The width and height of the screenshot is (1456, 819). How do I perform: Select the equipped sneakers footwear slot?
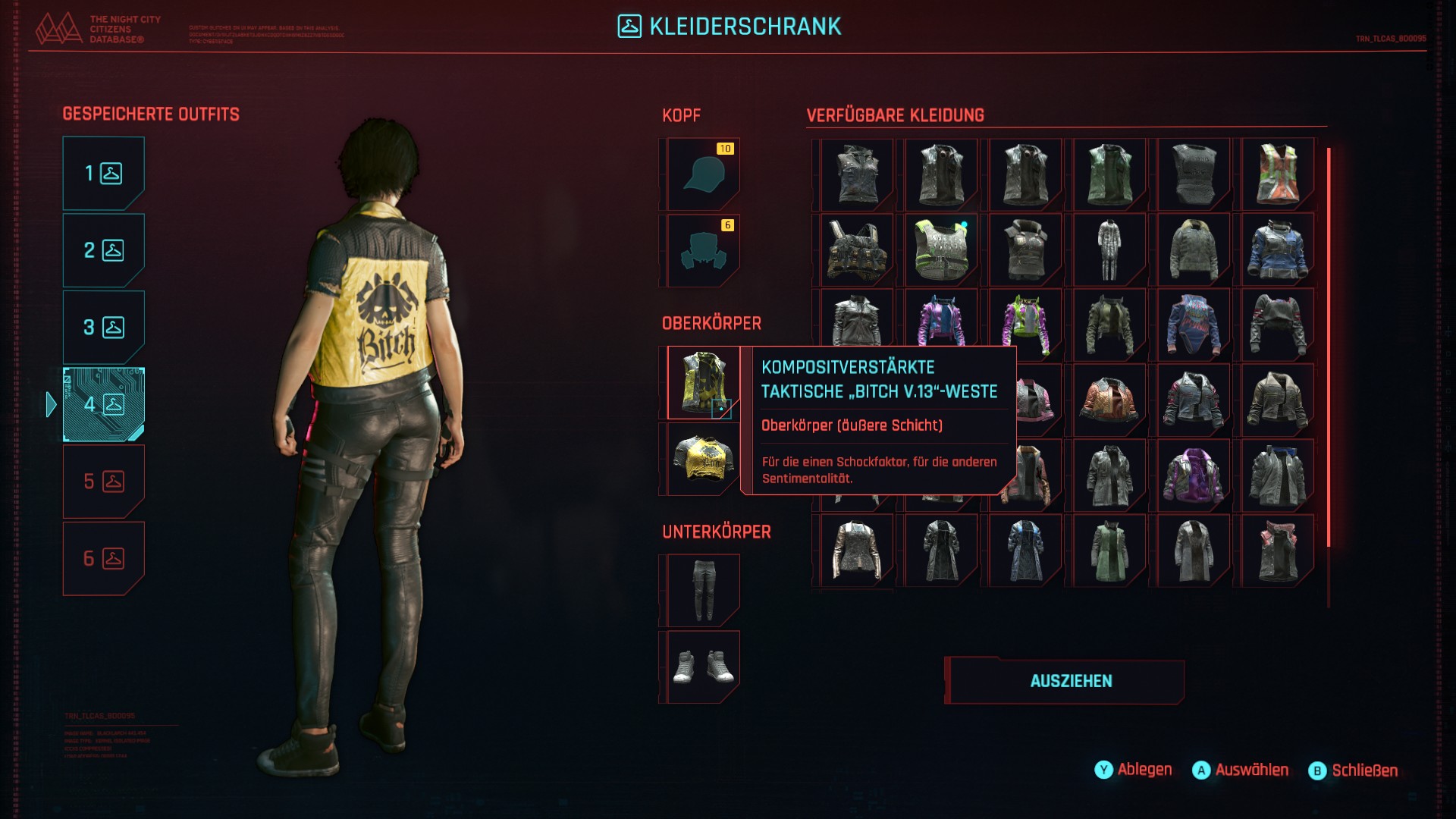click(x=703, y=667)
